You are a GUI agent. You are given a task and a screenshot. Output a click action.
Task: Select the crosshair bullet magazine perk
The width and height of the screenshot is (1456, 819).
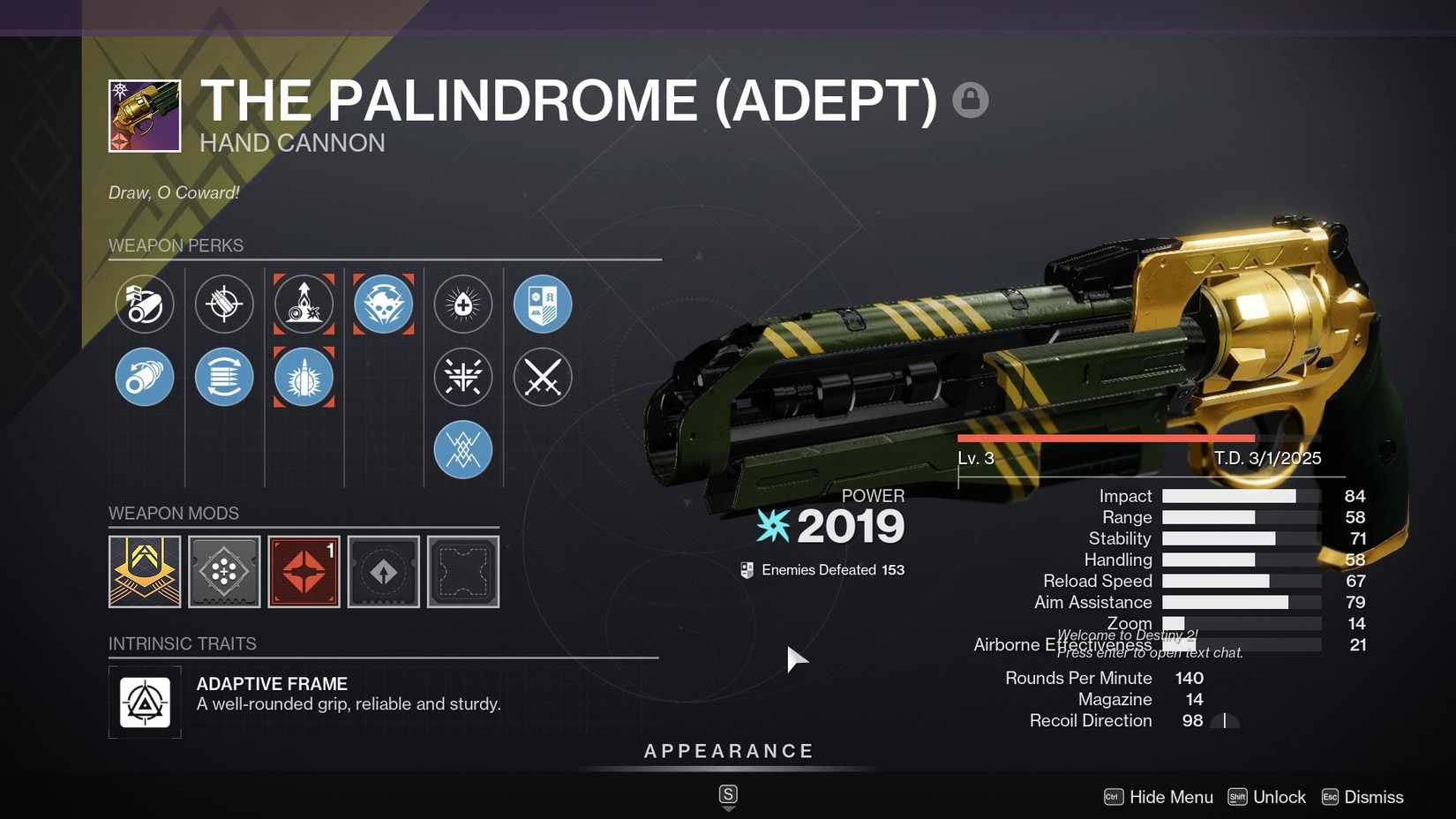(224, 304)
